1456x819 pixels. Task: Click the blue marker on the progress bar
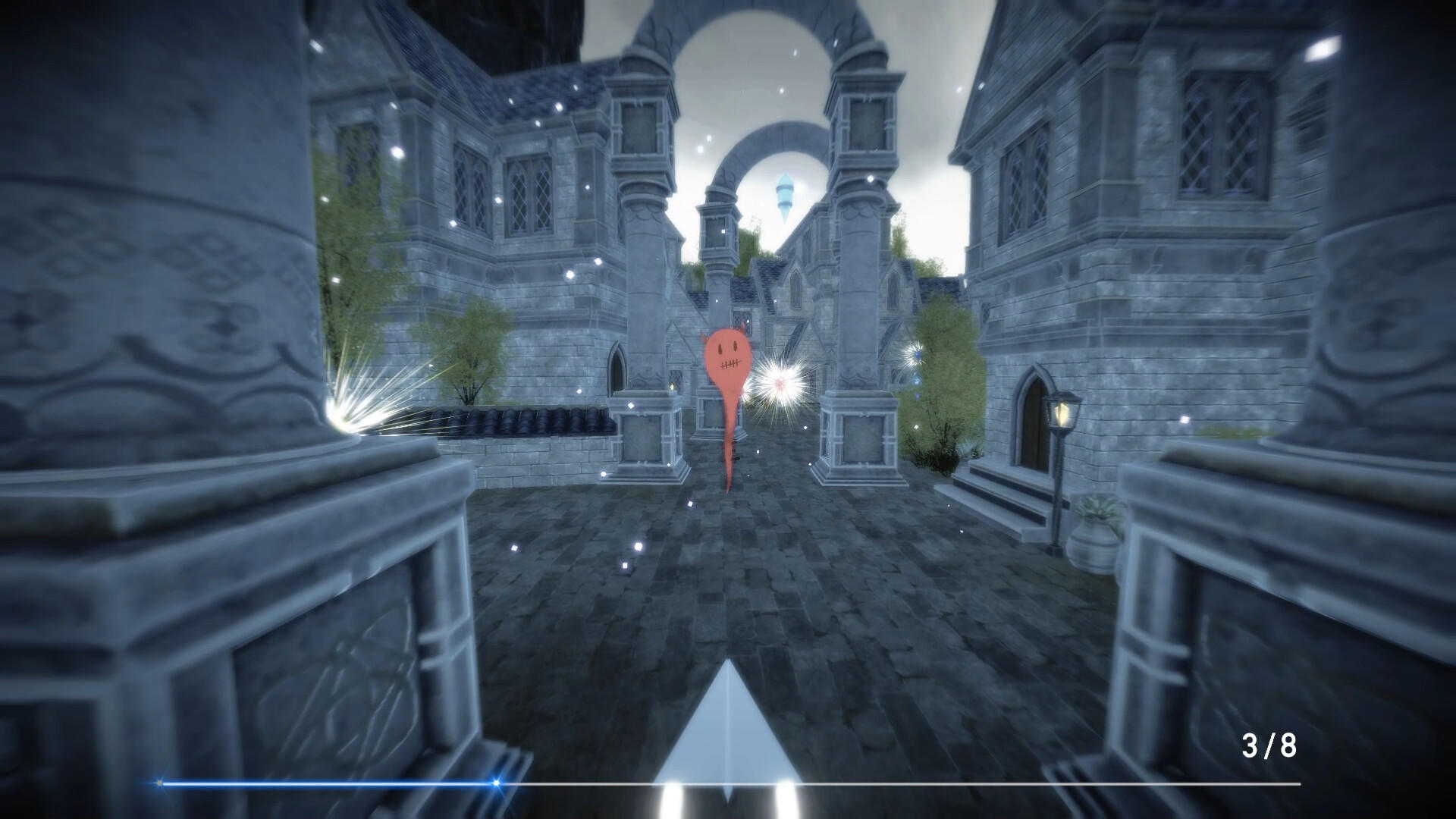point(495,783)
